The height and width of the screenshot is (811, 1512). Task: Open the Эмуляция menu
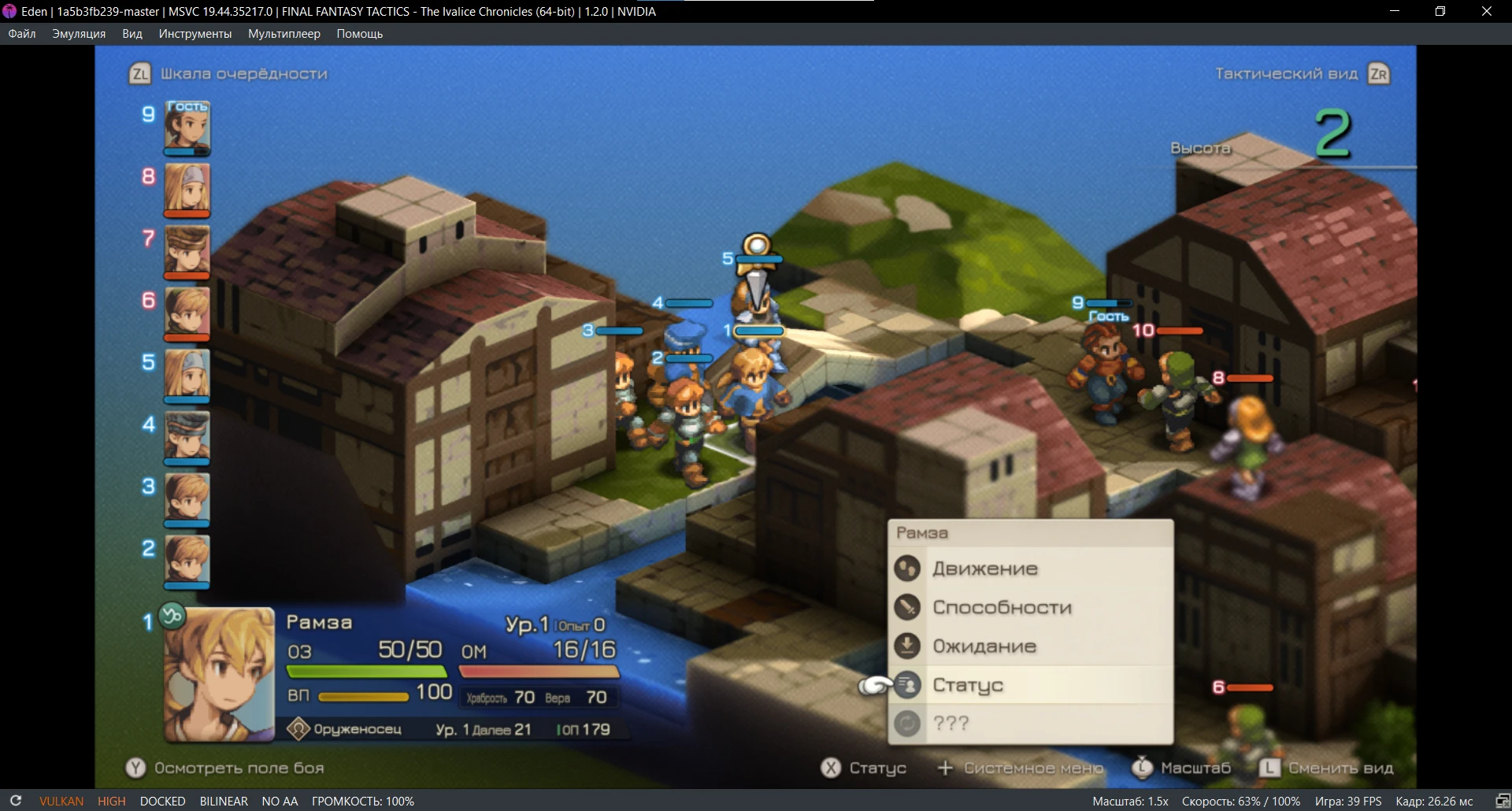[78, 34]
